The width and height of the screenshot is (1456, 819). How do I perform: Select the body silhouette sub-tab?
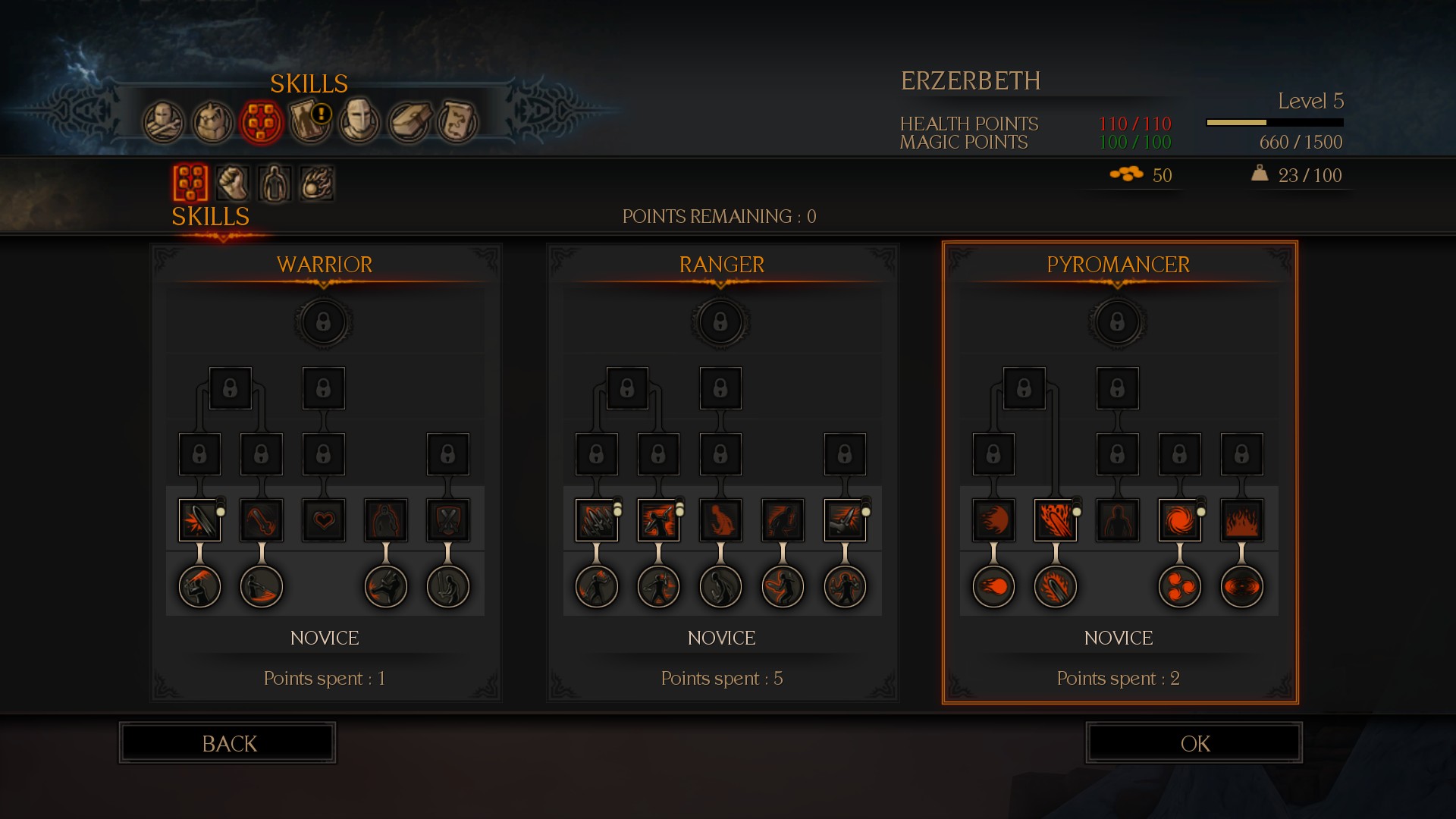(x=275, y=183)
